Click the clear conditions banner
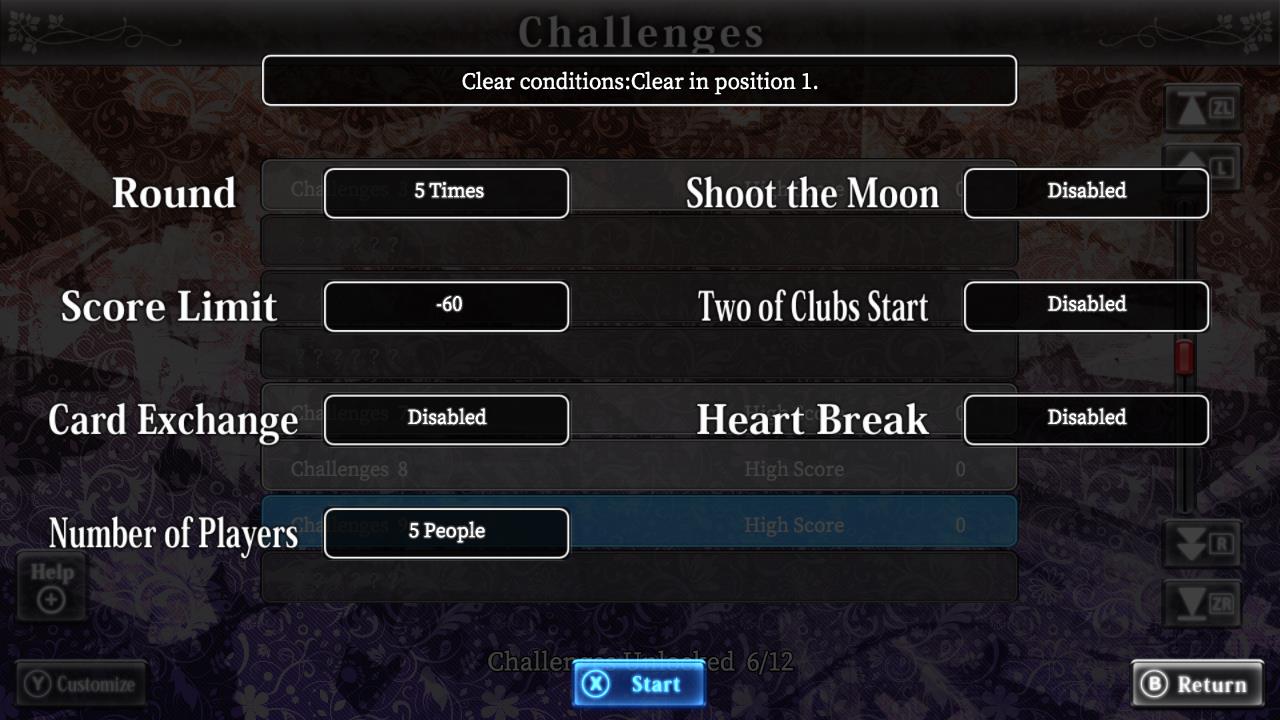The height and width of the screenshot is (720, 1280). (x=639, y=80)
